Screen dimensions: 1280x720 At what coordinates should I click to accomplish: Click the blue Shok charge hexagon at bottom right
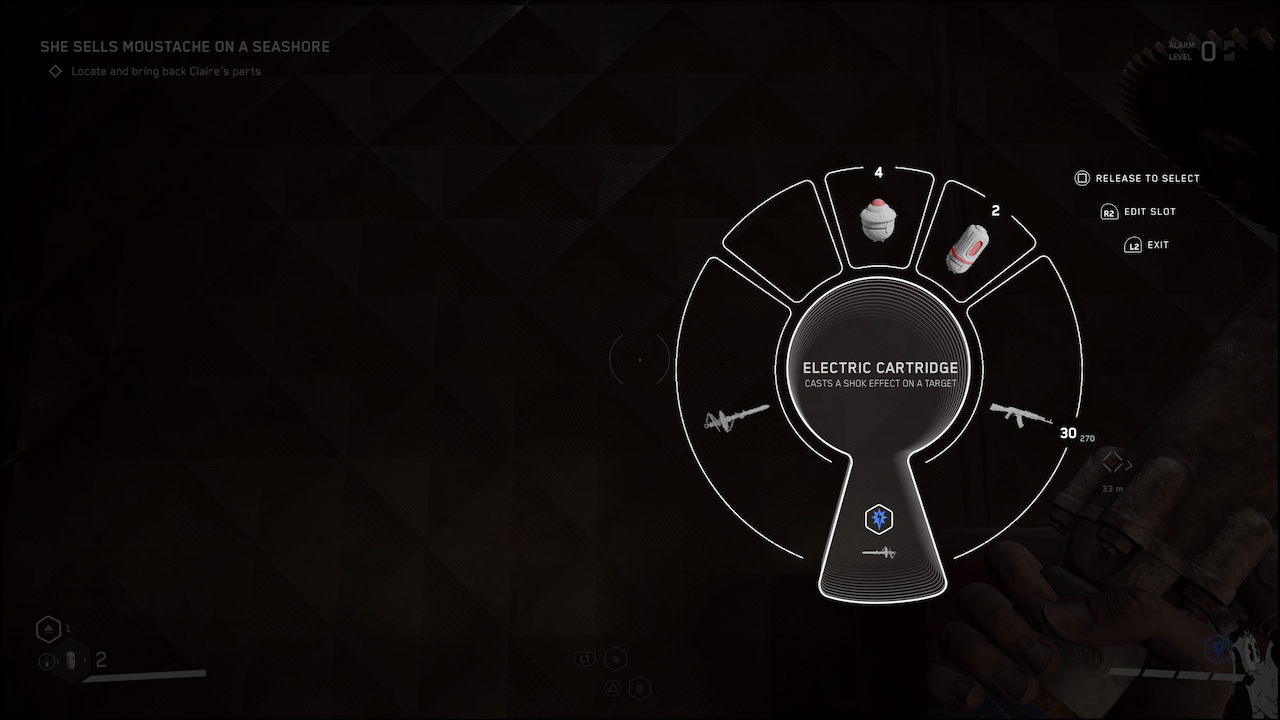coord(1218,650)
